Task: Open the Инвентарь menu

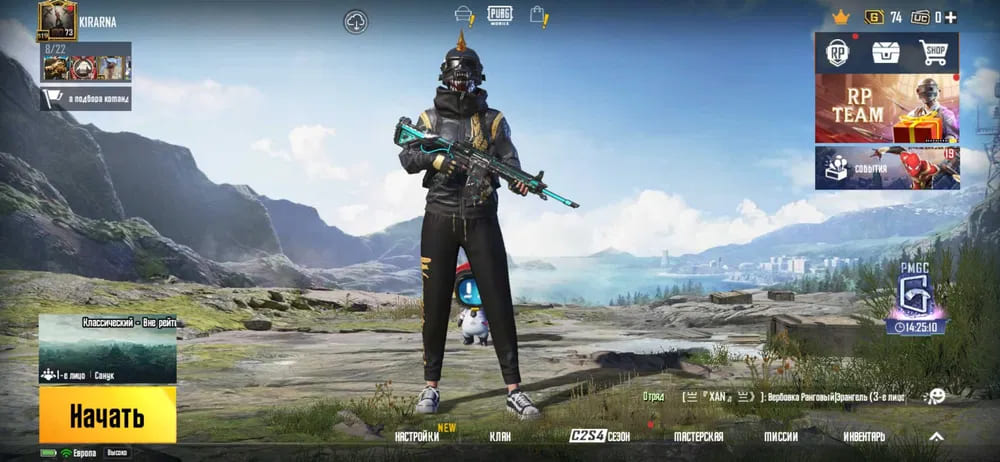Action: coord(863,437)
